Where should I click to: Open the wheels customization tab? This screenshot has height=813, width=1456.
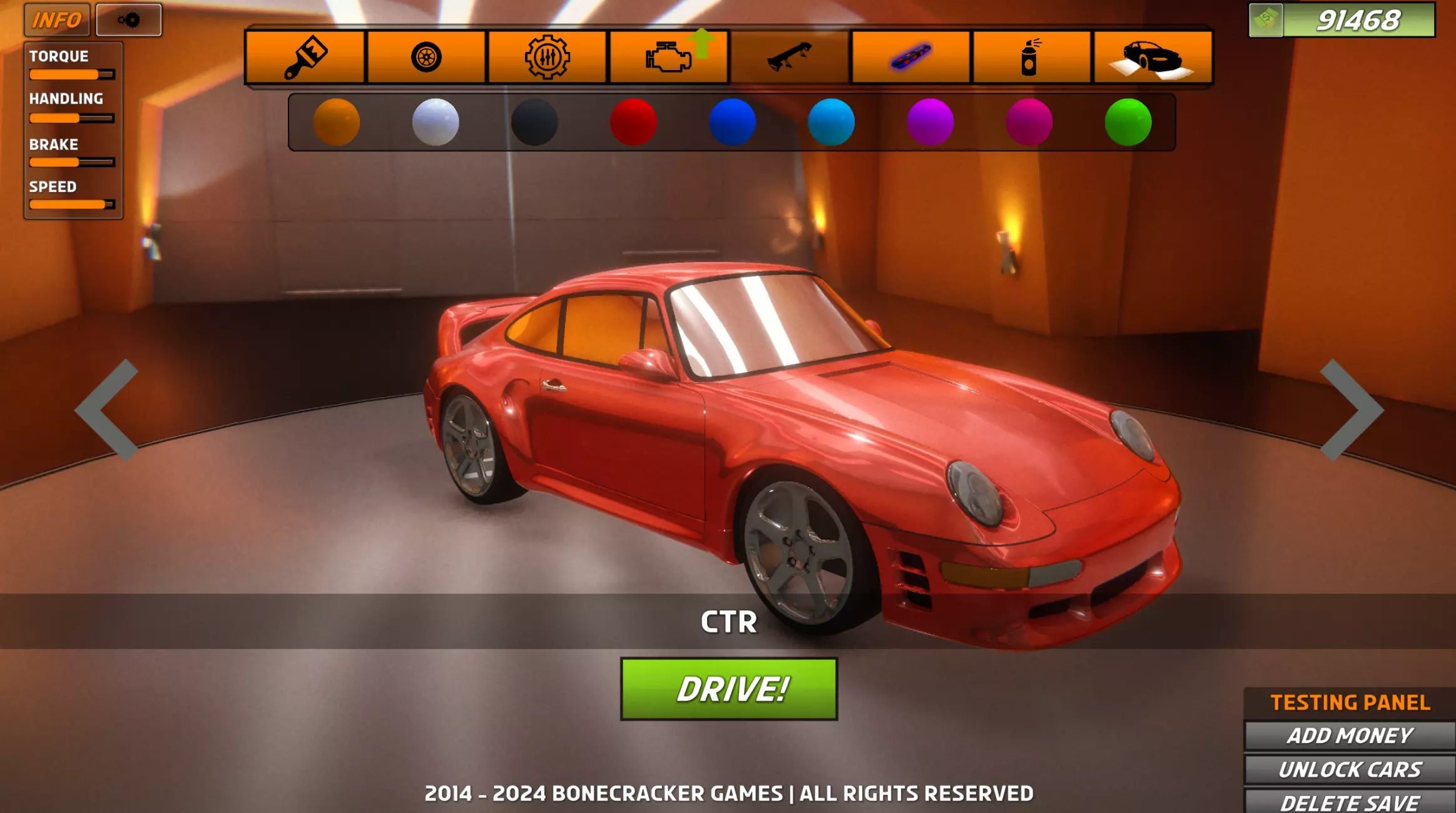(x=426, y=57)
